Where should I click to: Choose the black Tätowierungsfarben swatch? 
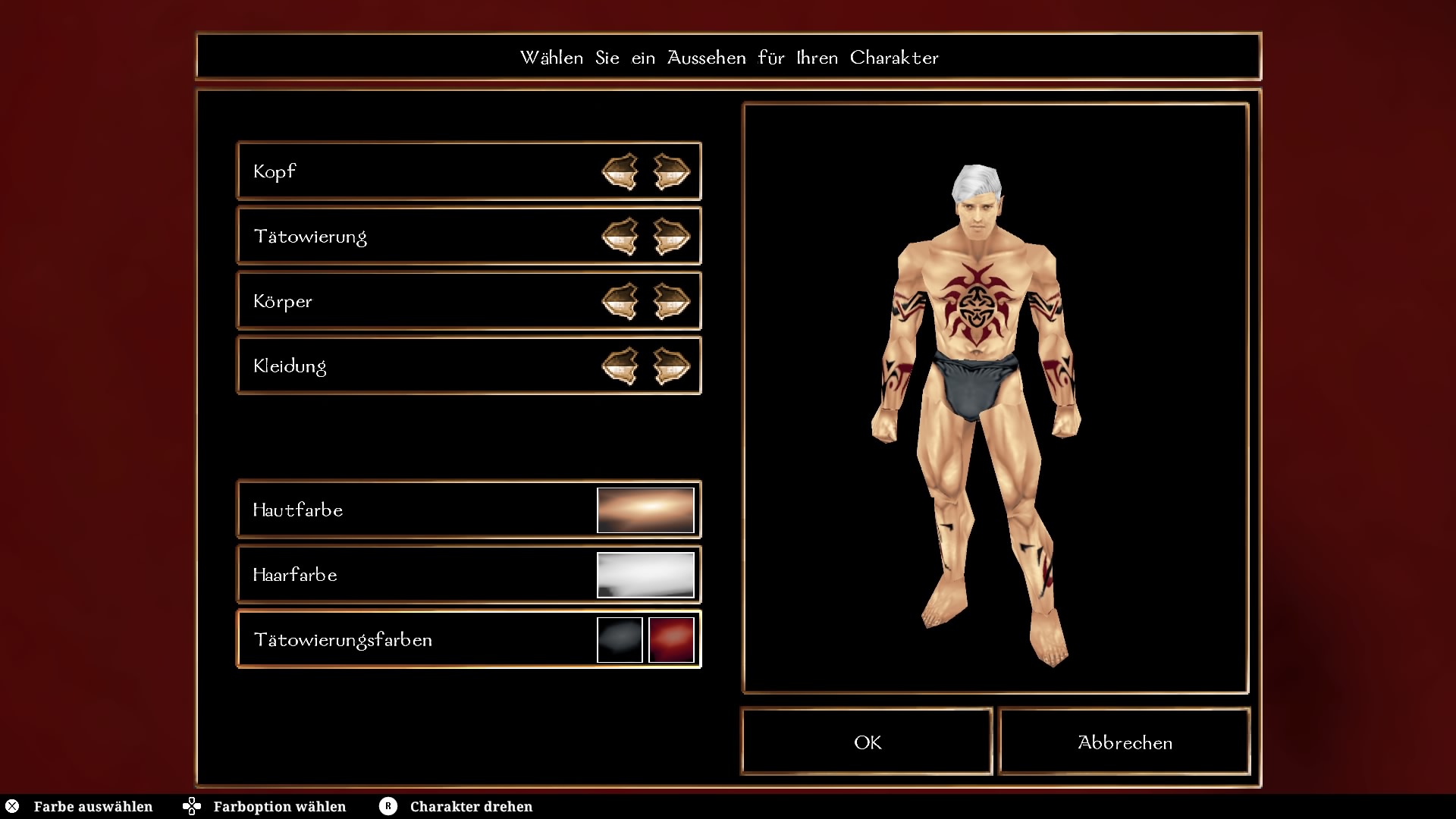(620, 640)
